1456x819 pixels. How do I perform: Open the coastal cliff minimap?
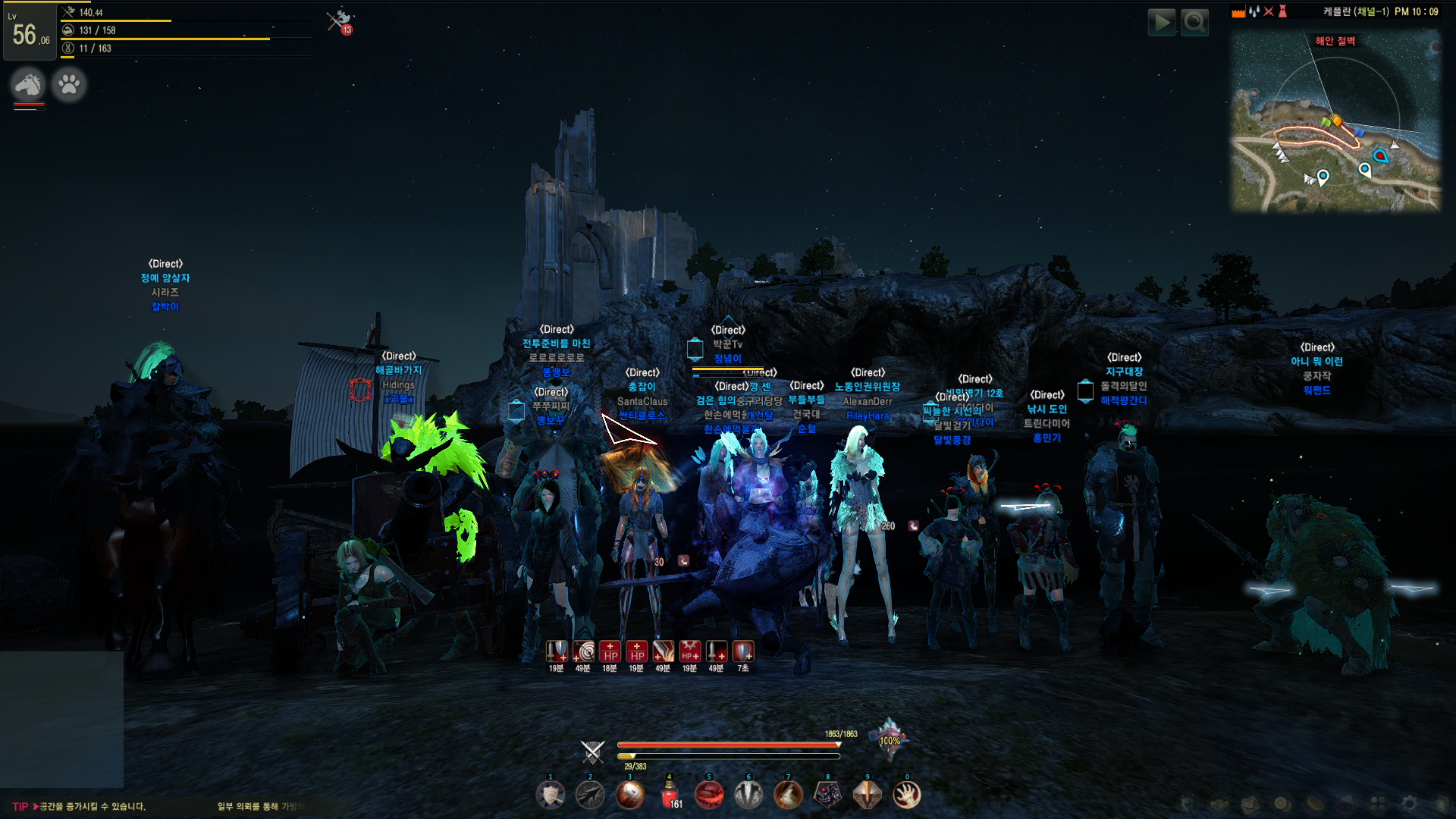(1335, 121)
